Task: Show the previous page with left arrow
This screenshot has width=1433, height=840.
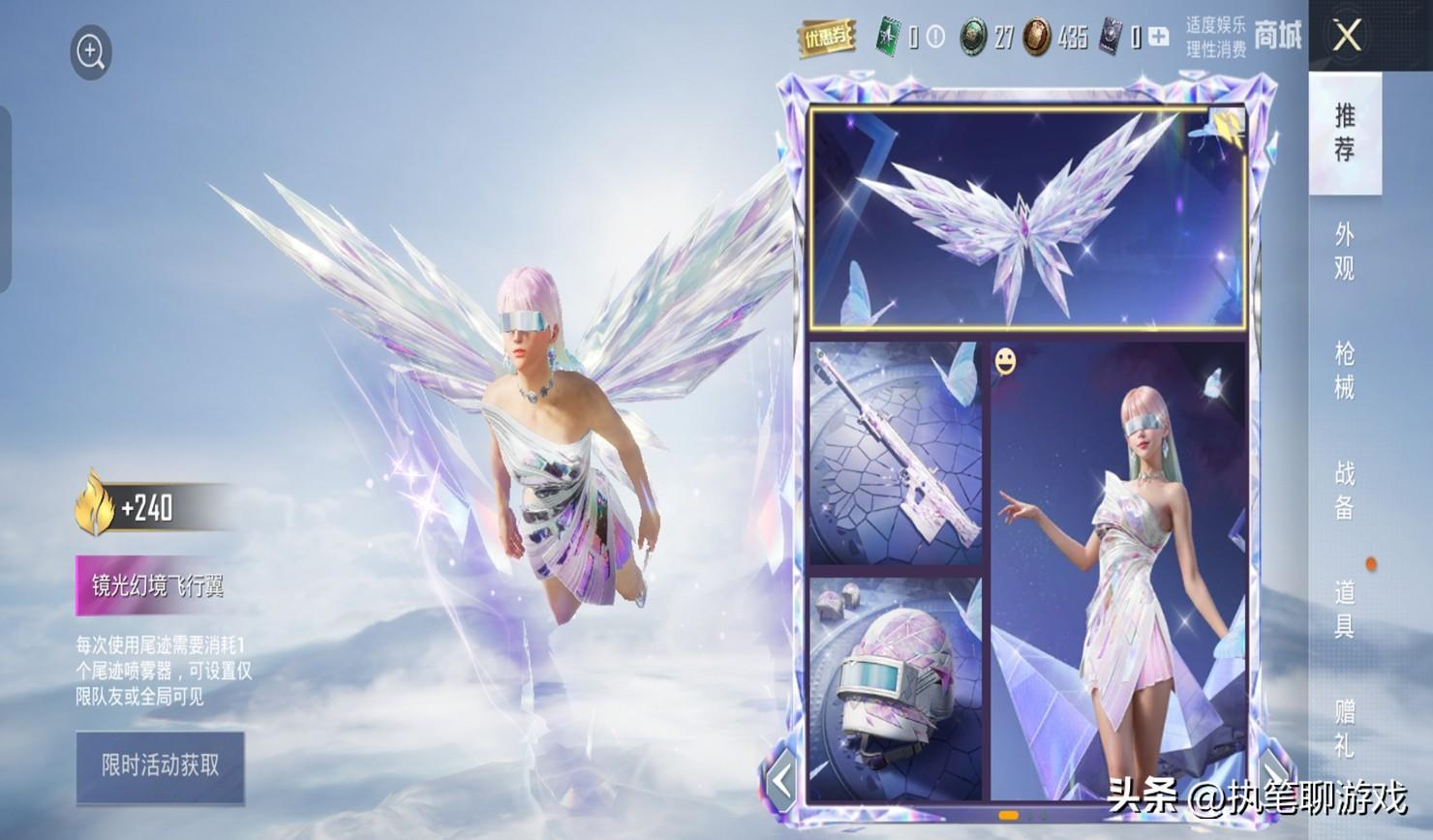Action: point(781,778)
